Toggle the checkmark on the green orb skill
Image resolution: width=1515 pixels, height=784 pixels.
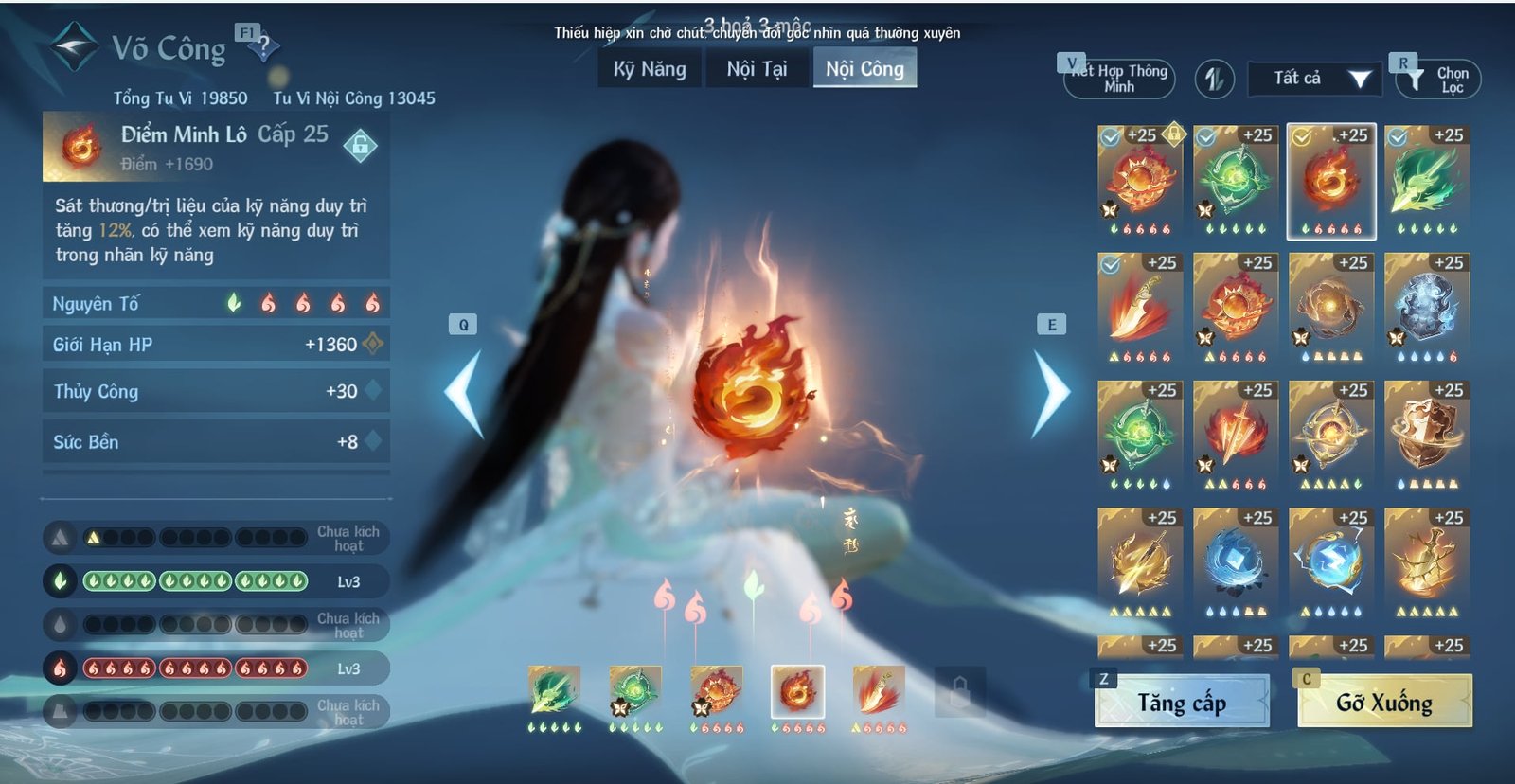coord(1204,135)
